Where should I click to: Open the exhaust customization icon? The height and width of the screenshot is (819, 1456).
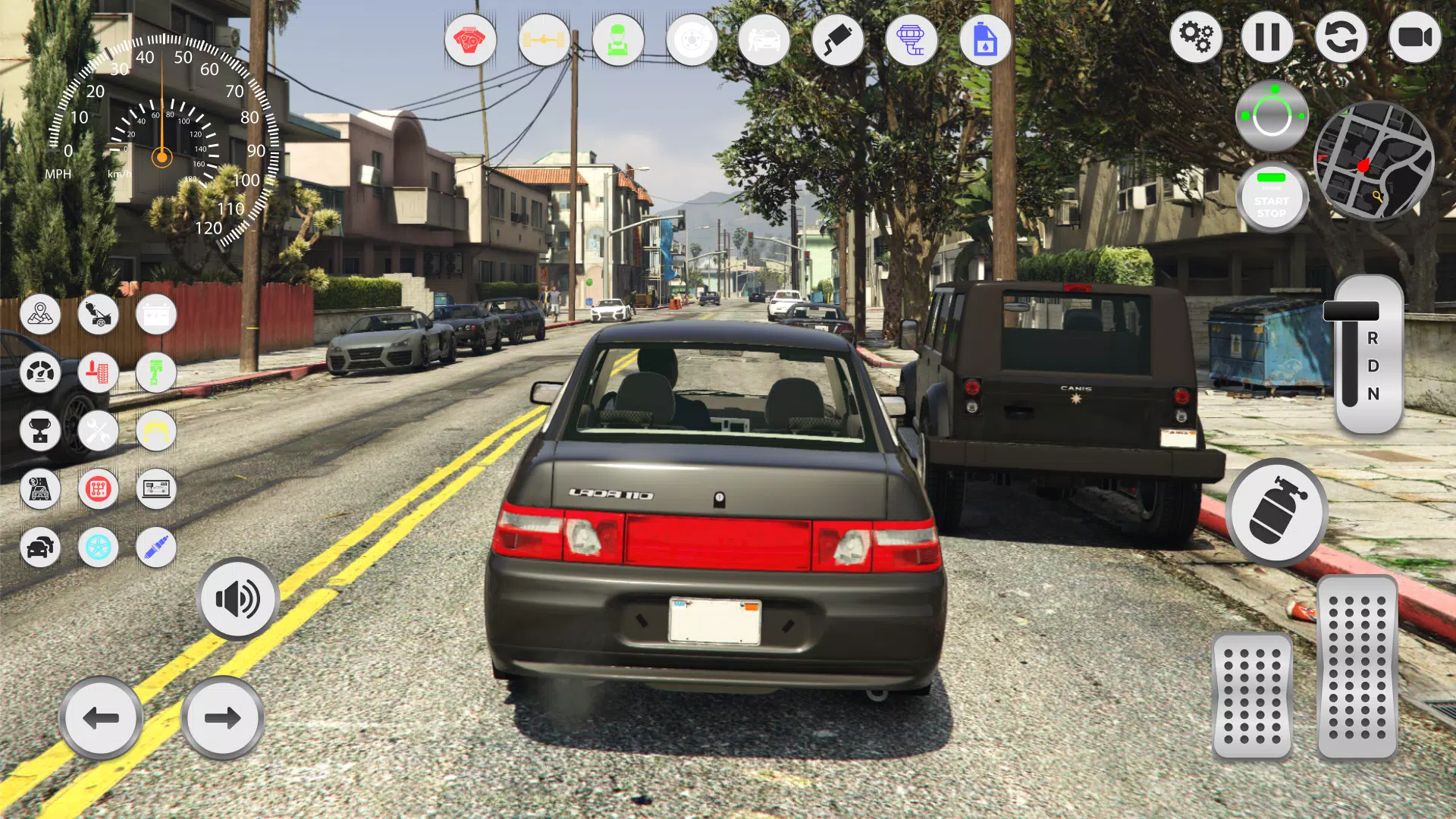pos(838,41)
